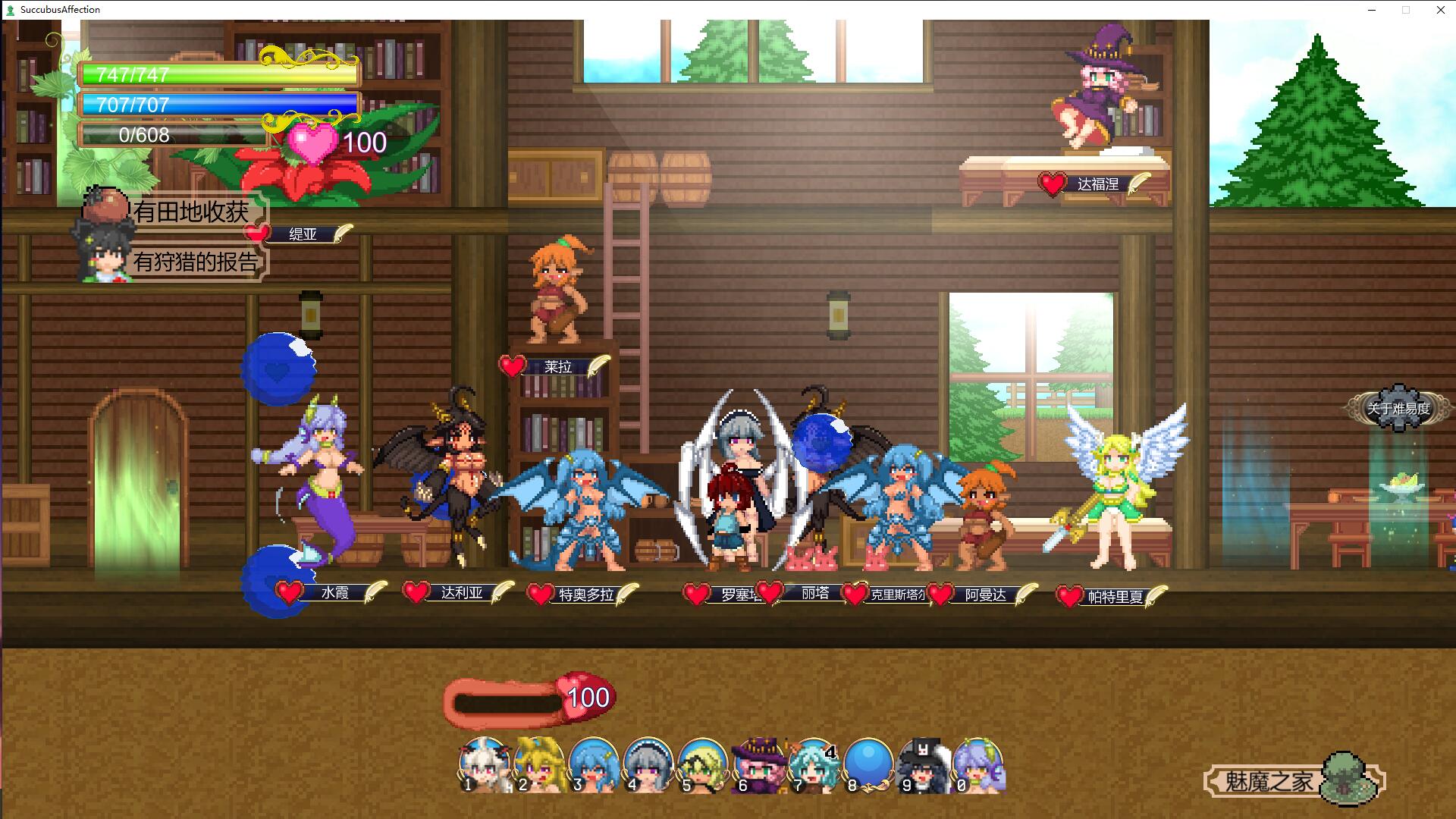Open the 有田地收获 farm harvest notice
The image size is (1456, 819).
[x=190, y=212]
